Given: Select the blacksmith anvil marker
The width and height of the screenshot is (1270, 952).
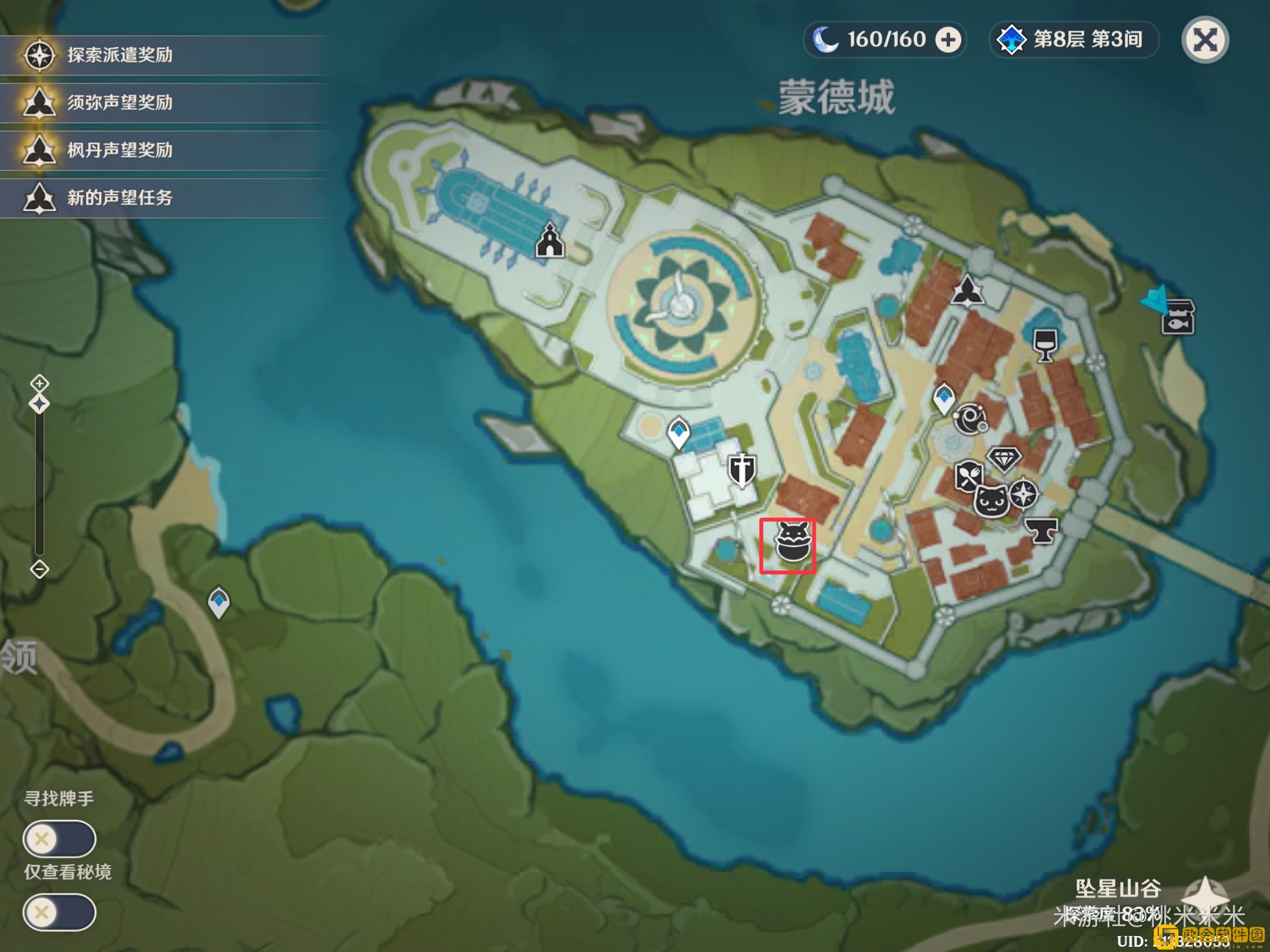Looking at the screenshot, I should 1041,530.
